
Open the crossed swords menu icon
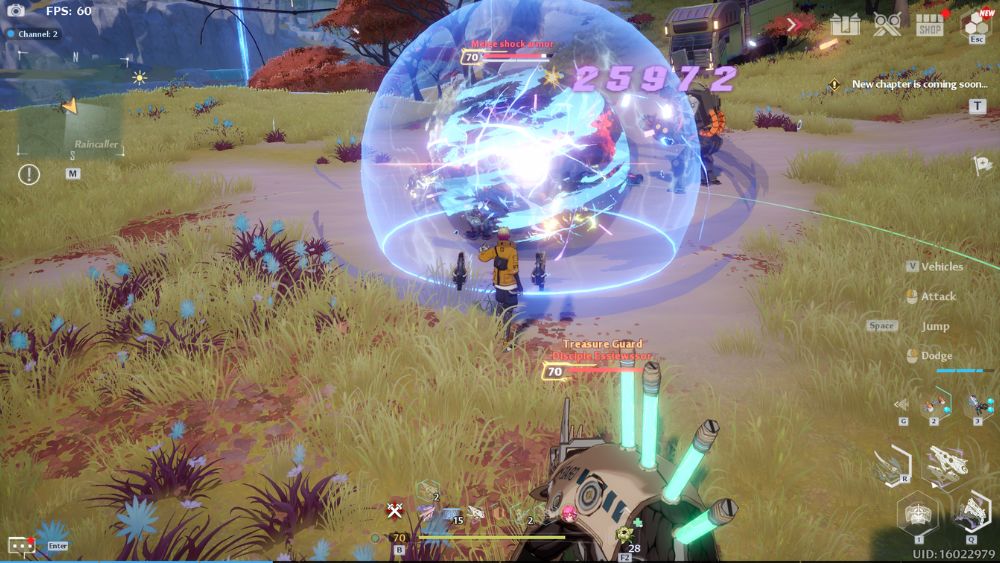[887, 24]
